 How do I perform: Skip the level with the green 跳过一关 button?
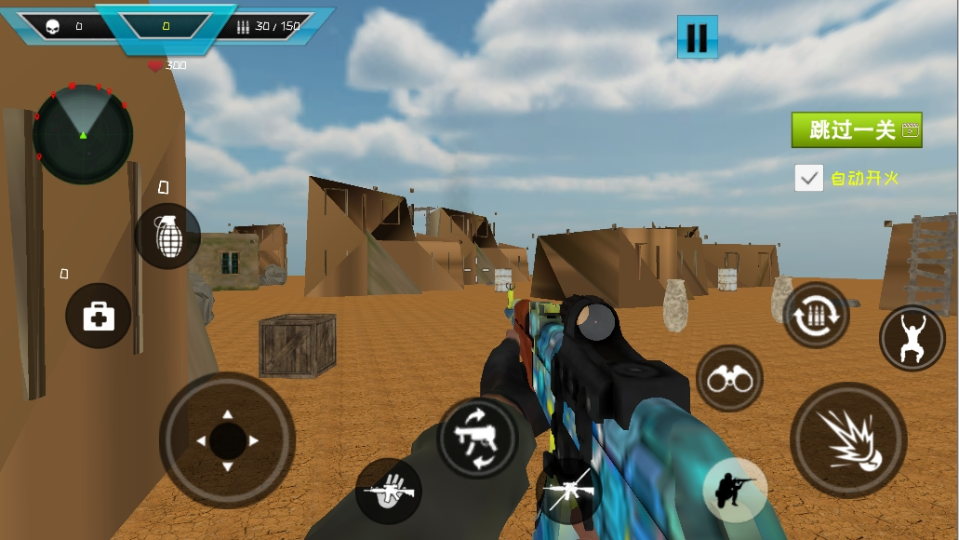tap(856, 130)
